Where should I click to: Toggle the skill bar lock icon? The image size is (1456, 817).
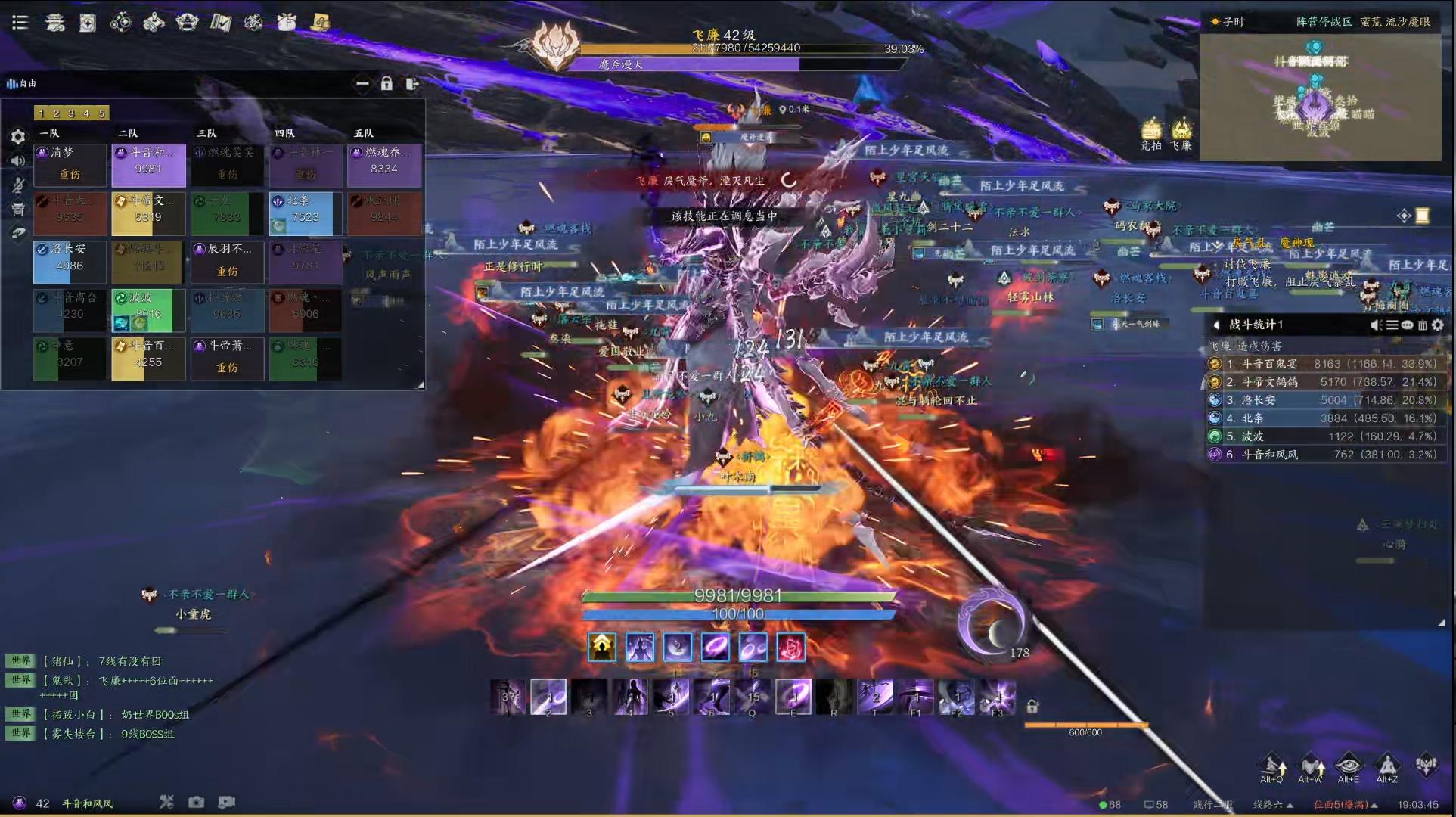coord(1032,707)
